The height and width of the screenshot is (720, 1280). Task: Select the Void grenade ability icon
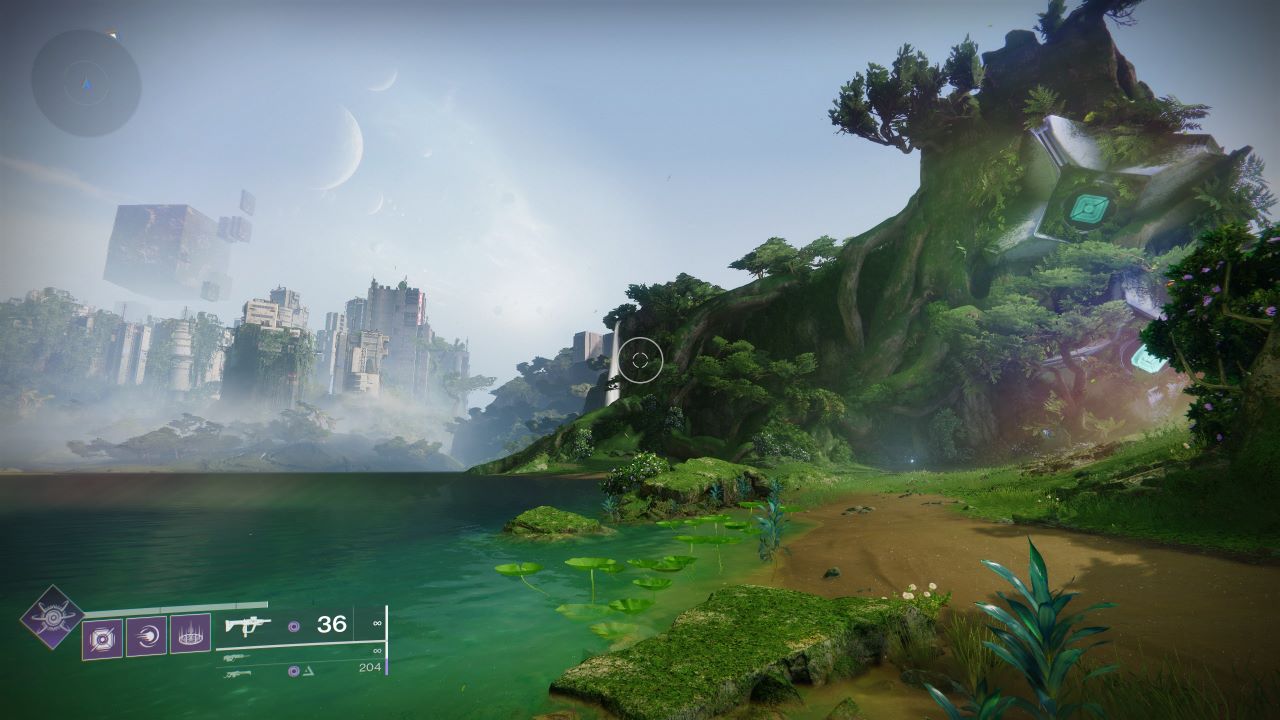pyautogui.click(x=102, y=636)
